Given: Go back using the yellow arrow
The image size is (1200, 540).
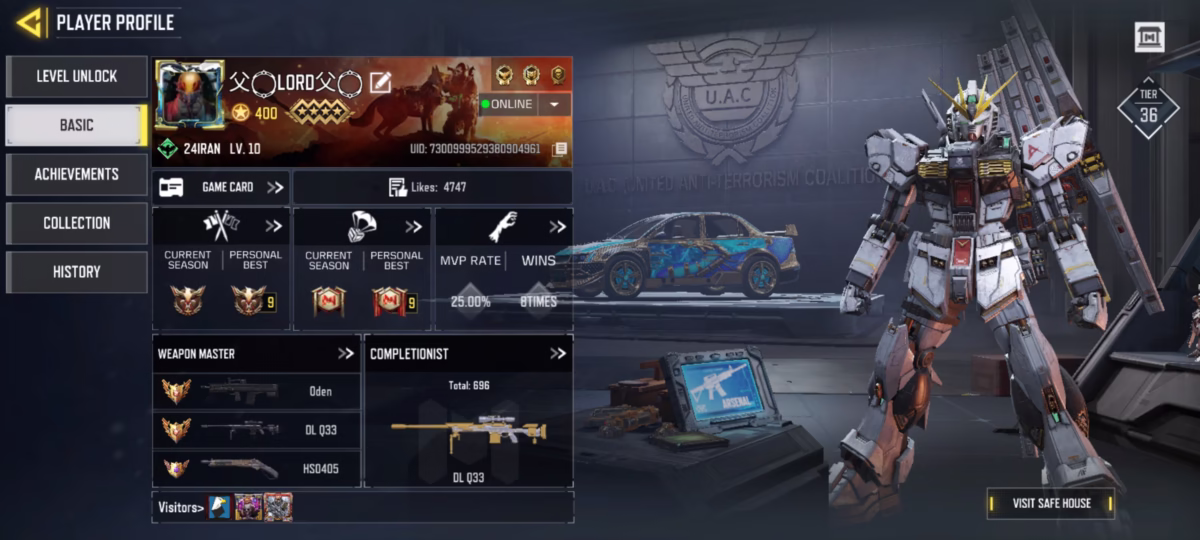Looking at the screenshot, I should coord(29,22).
